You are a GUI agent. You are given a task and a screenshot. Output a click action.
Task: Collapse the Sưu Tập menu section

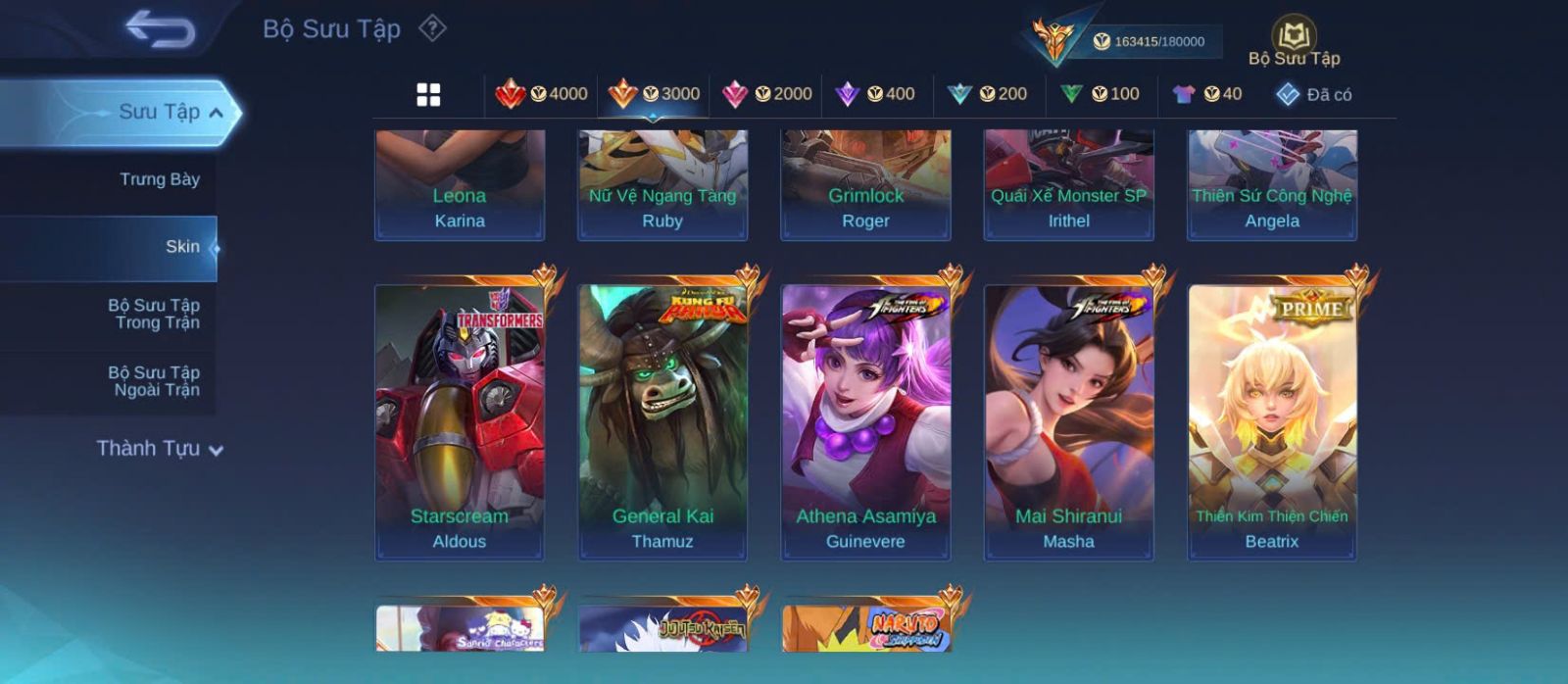click(x=216, y=113)
